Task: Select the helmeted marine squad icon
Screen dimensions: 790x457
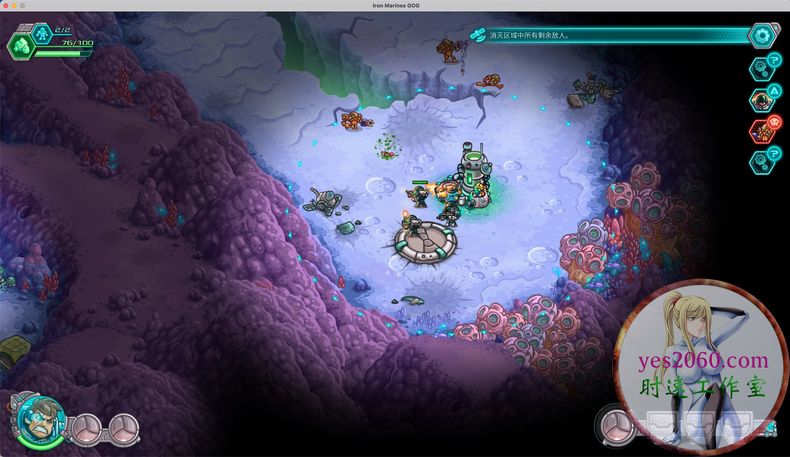Action: coord(763,99)
